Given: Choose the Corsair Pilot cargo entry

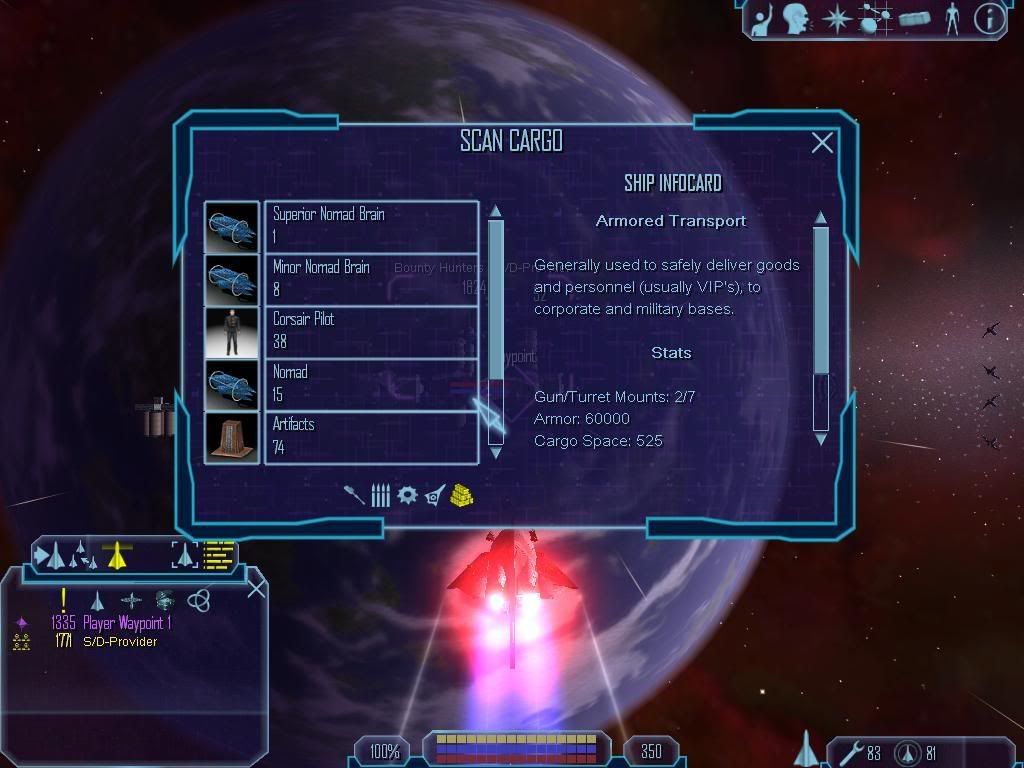Looking at the screenshot, I should tap(370, 332).
